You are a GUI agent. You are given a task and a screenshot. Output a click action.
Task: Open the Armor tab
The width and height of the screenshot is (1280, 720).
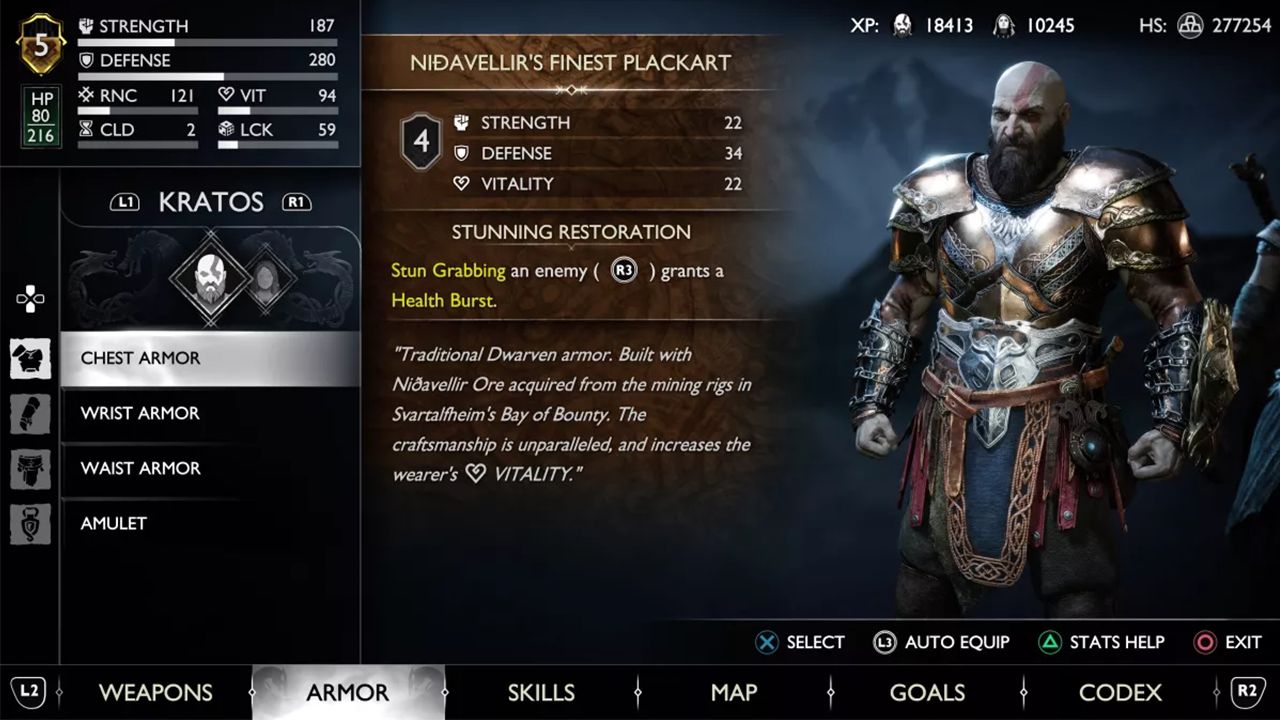pyautogui.click(x=347, y=692)
